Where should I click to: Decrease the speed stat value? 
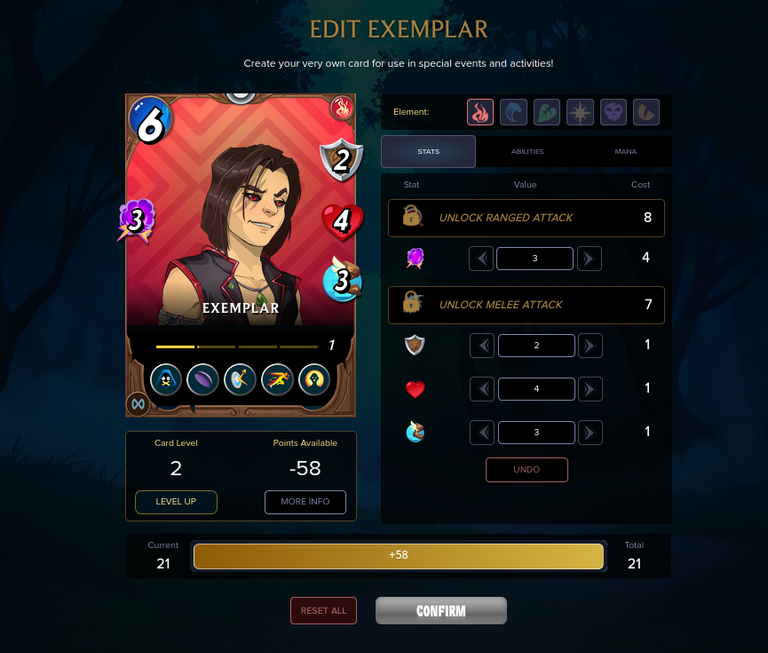click(482, 433)
